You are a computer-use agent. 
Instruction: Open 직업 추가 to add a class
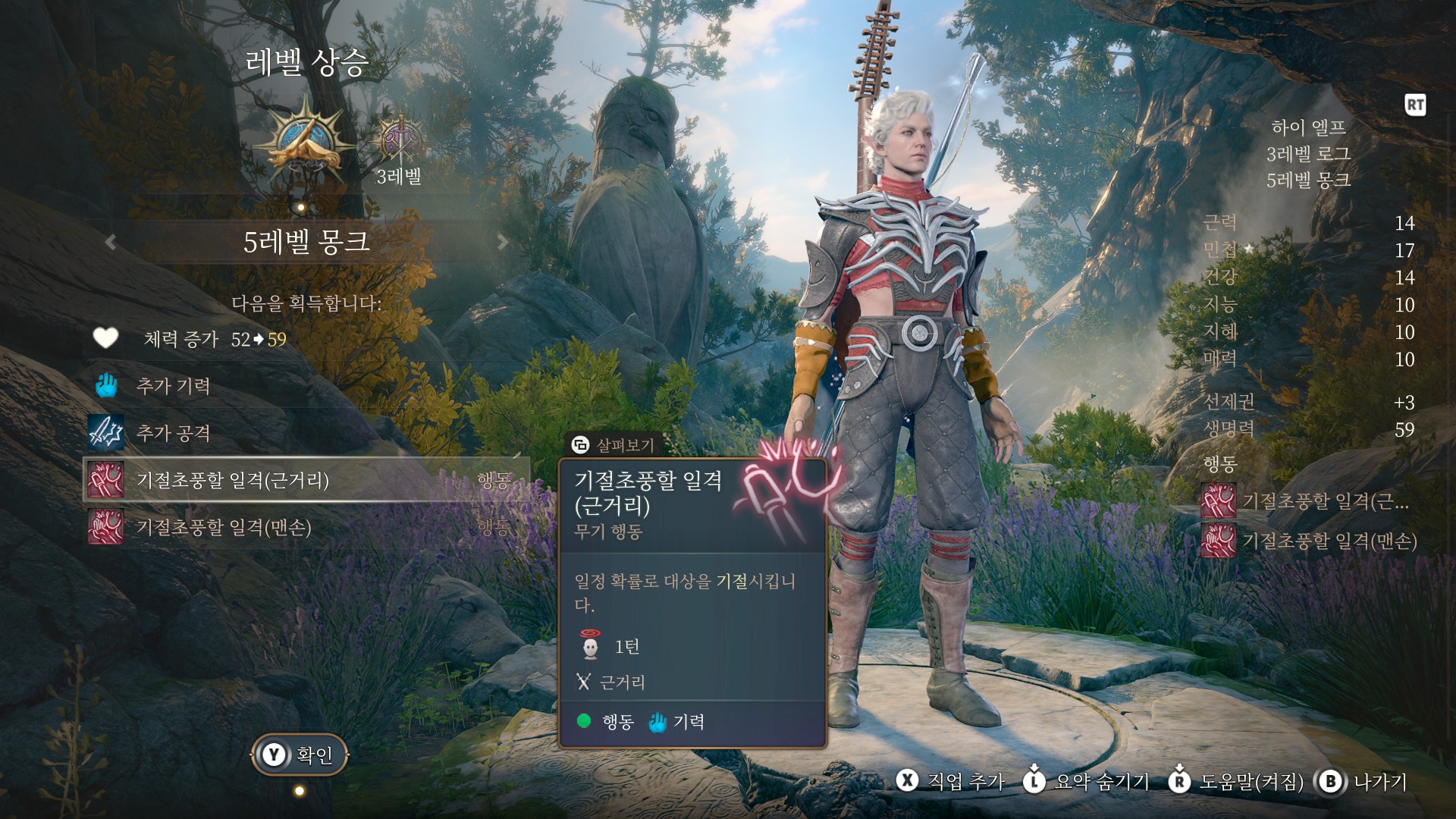[x=951, y=781]
